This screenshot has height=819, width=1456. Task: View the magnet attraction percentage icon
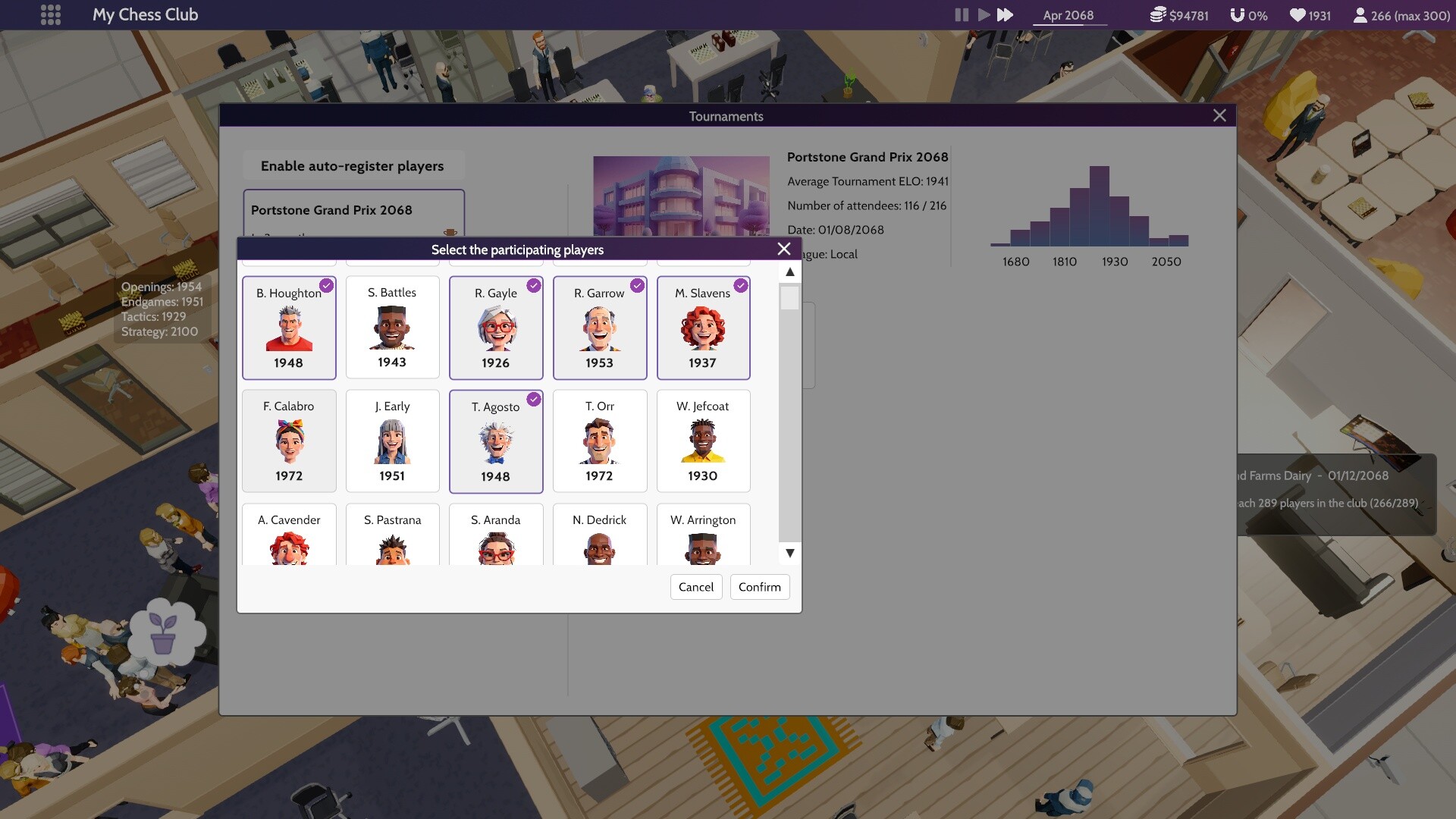[1238, 14]
